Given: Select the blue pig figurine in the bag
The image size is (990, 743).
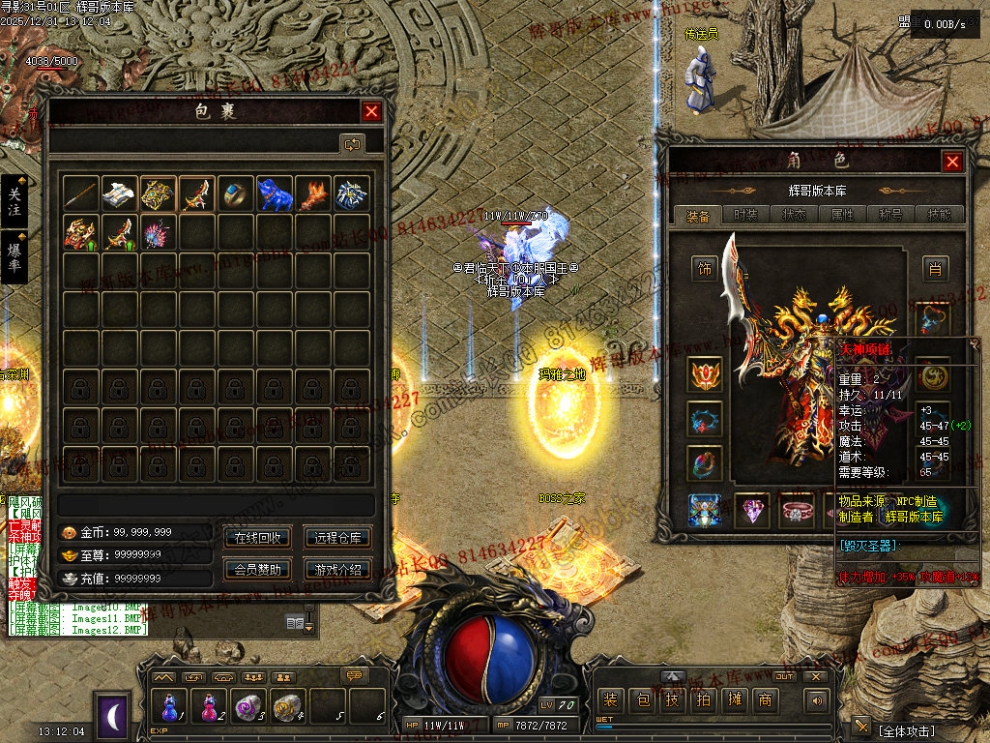Looking at the screenshot, I should coord(274,195).
